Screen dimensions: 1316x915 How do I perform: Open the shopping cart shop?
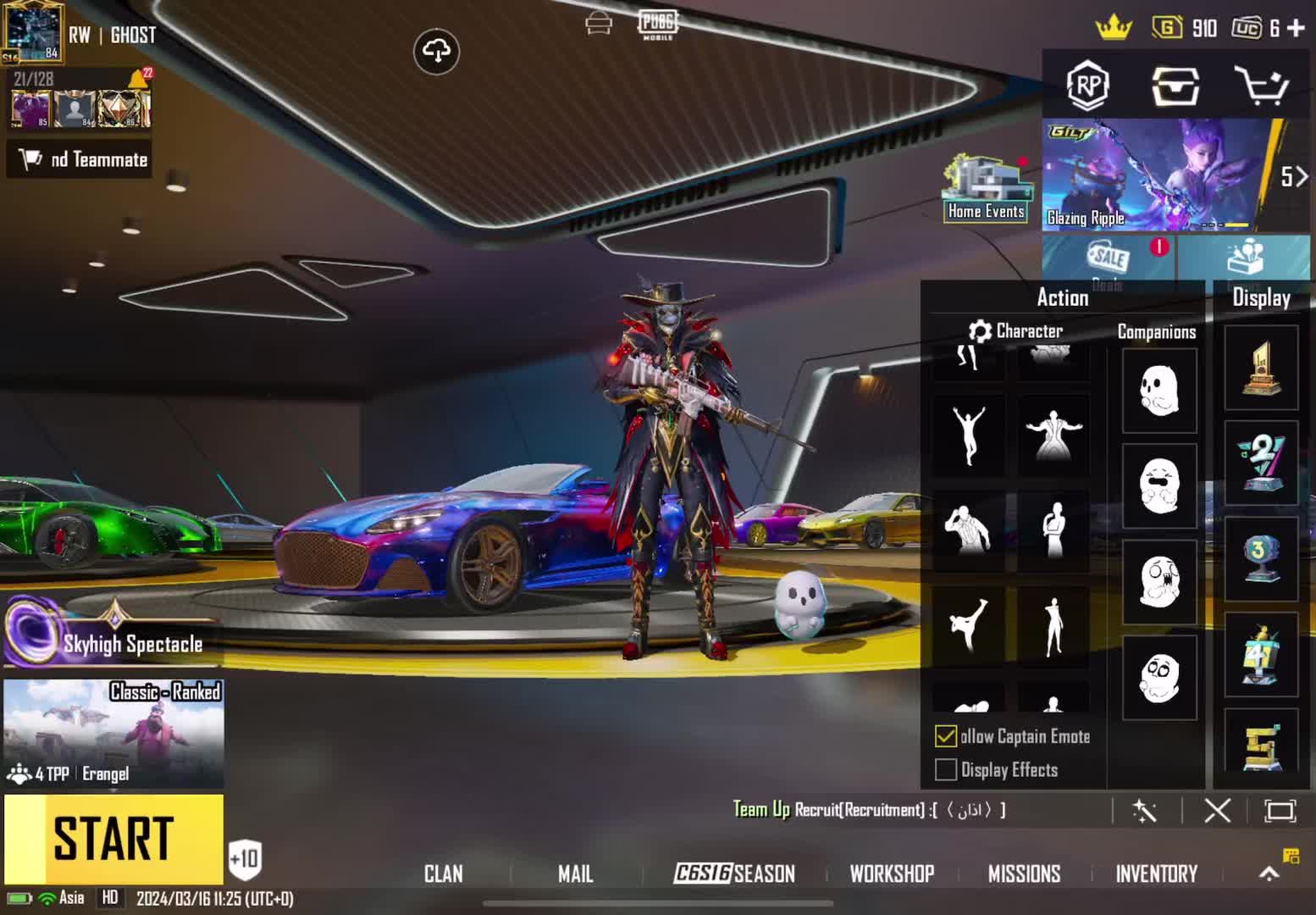[1261, 86]
